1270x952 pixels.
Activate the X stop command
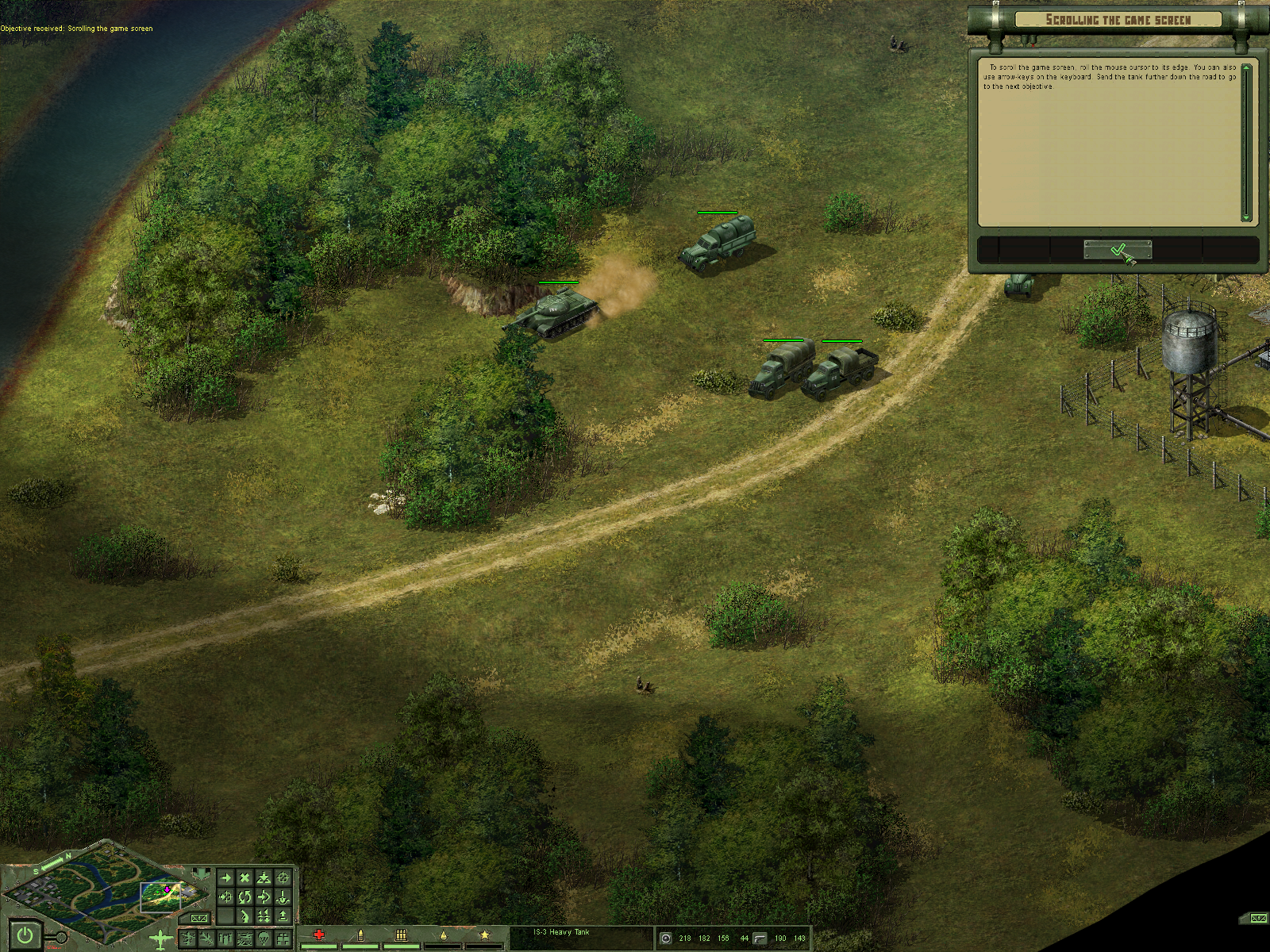click(x=244, y=878)
